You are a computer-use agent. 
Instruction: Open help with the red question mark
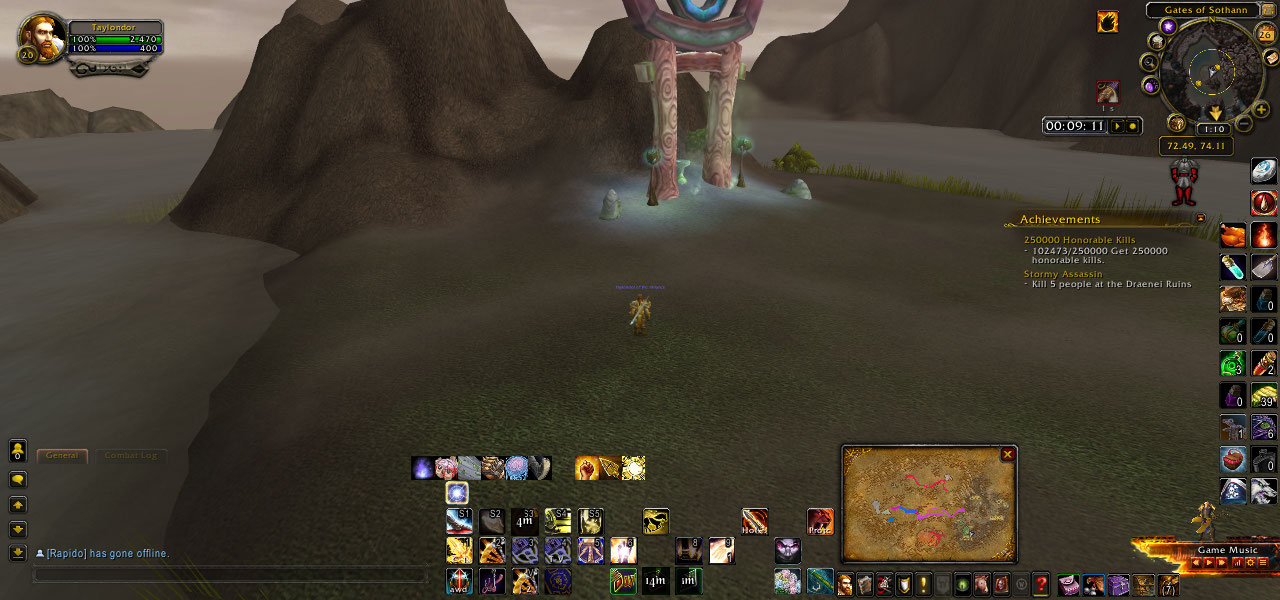click(x=1041, y=584)
